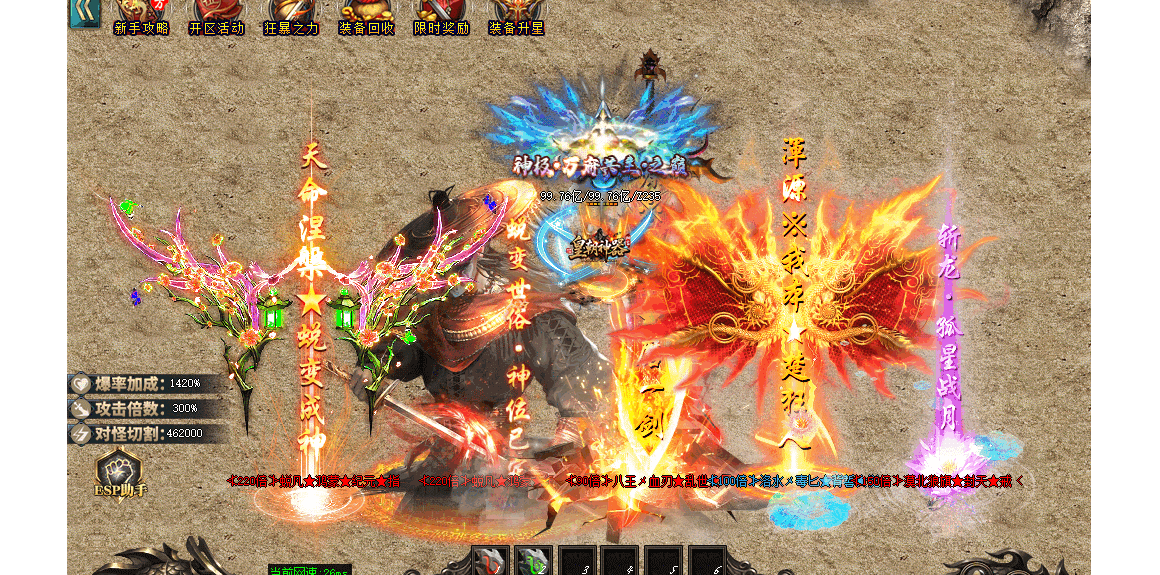Use the red potion in hotbar slot 1
The height and width of the screenshot is (575, 1160).
[489, 562]
